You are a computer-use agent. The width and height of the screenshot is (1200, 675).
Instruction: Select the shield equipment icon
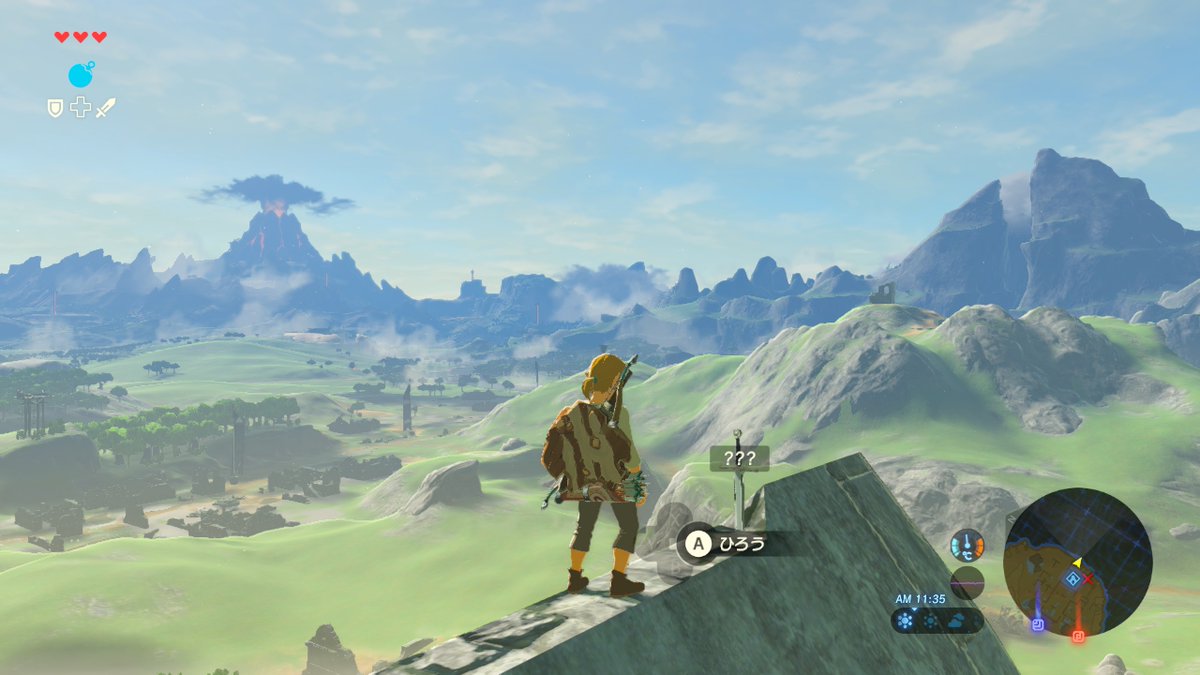click(56, 107)
